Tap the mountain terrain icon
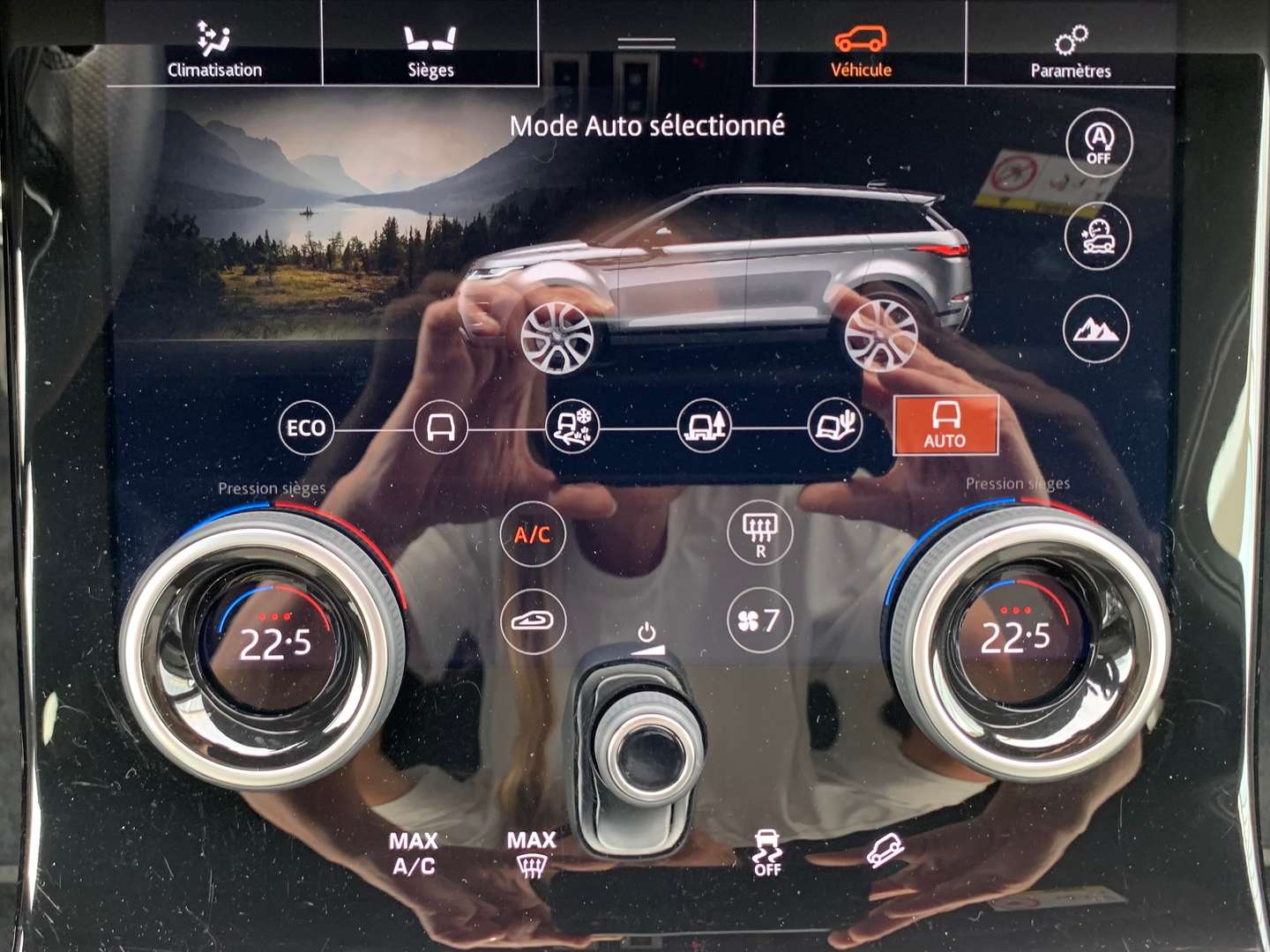Viewport: 1270px width, 952px height. (x=1096, y=329)
